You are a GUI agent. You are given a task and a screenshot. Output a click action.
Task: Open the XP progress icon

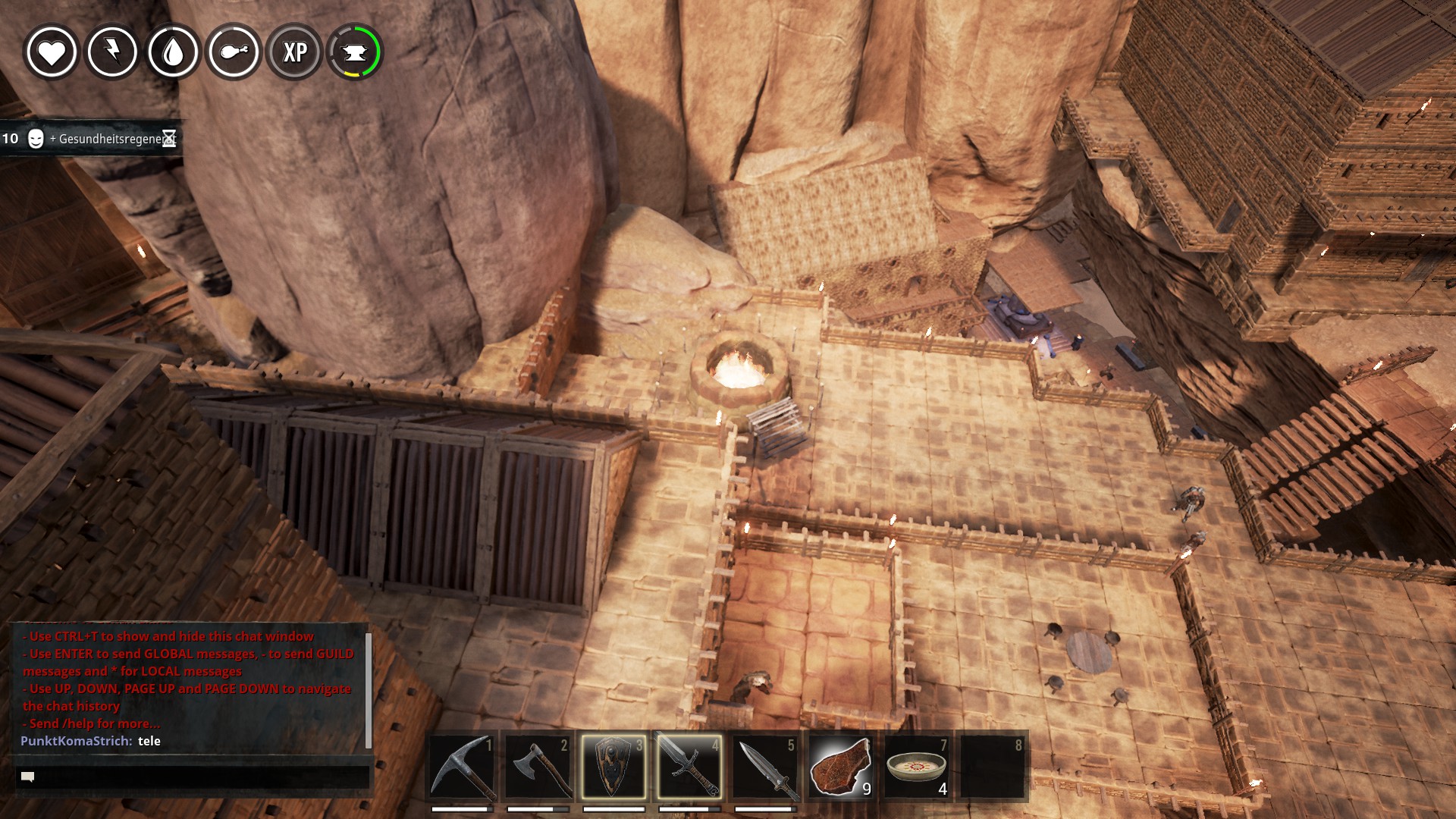click(x=294, y=52)
